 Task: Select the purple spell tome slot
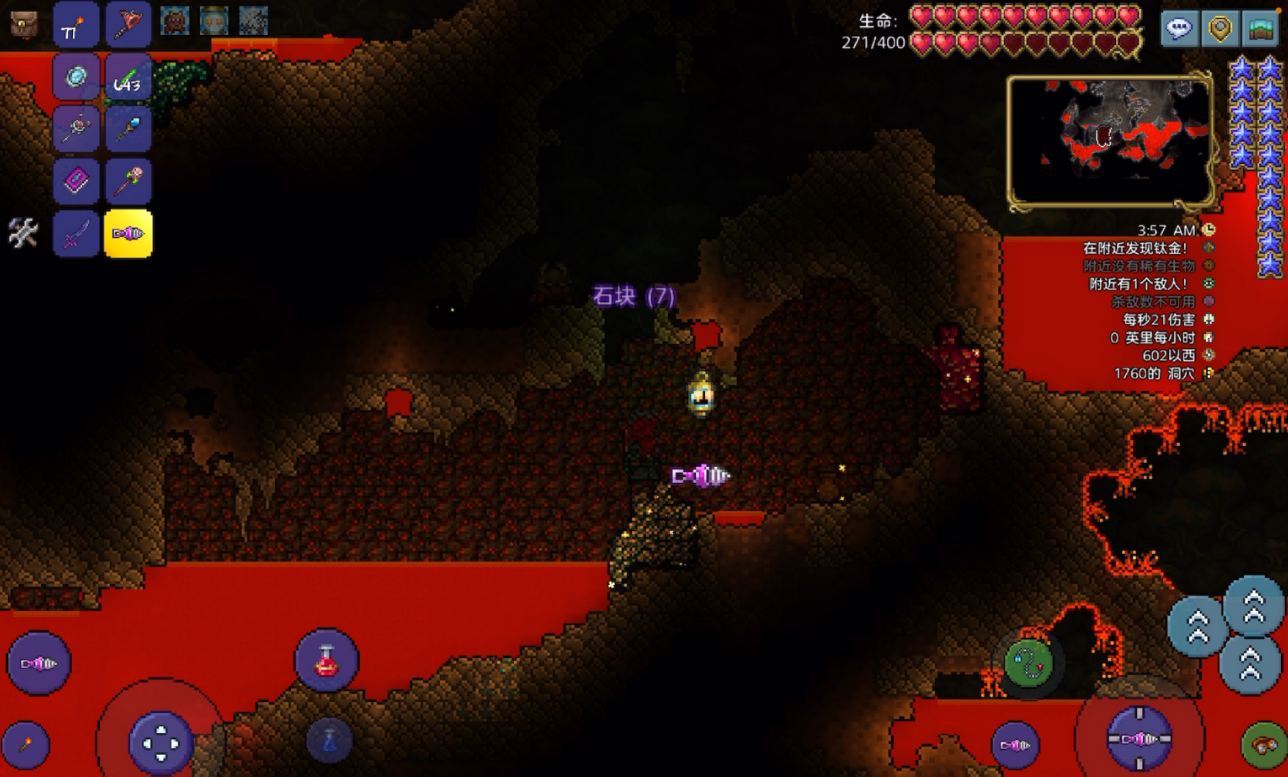76,182
